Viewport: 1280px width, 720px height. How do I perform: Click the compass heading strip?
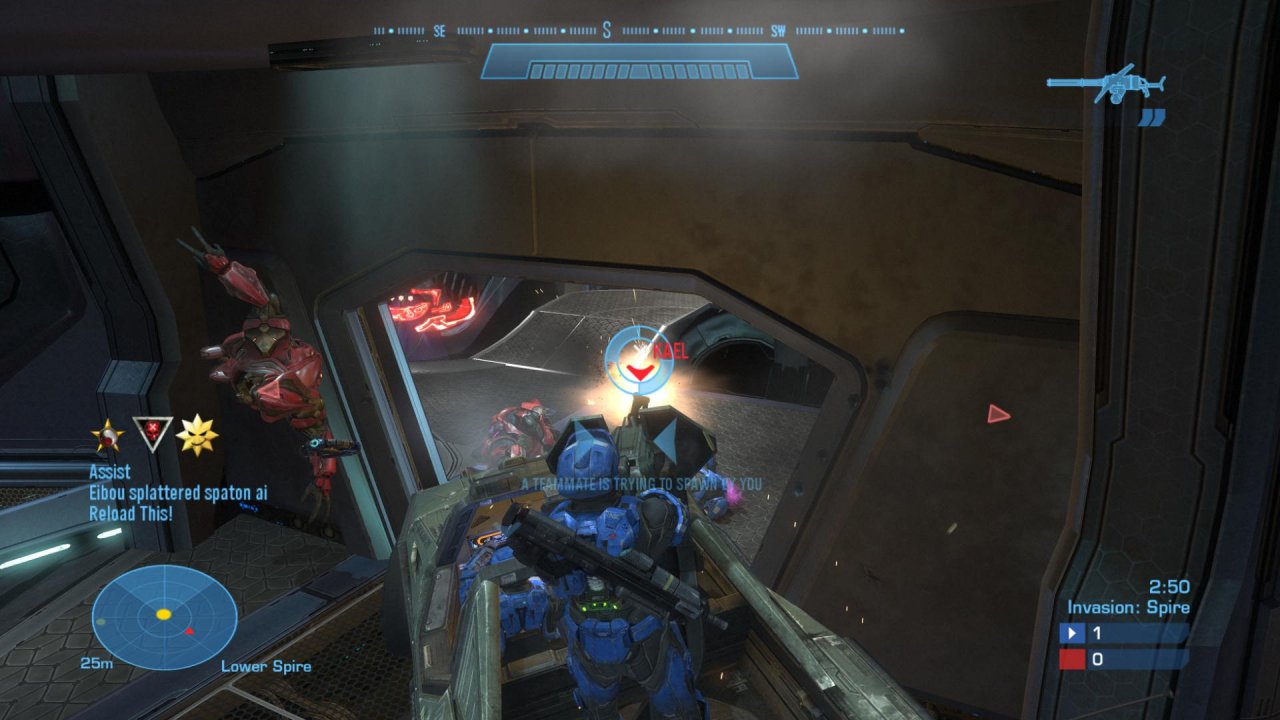pos(640,31)
